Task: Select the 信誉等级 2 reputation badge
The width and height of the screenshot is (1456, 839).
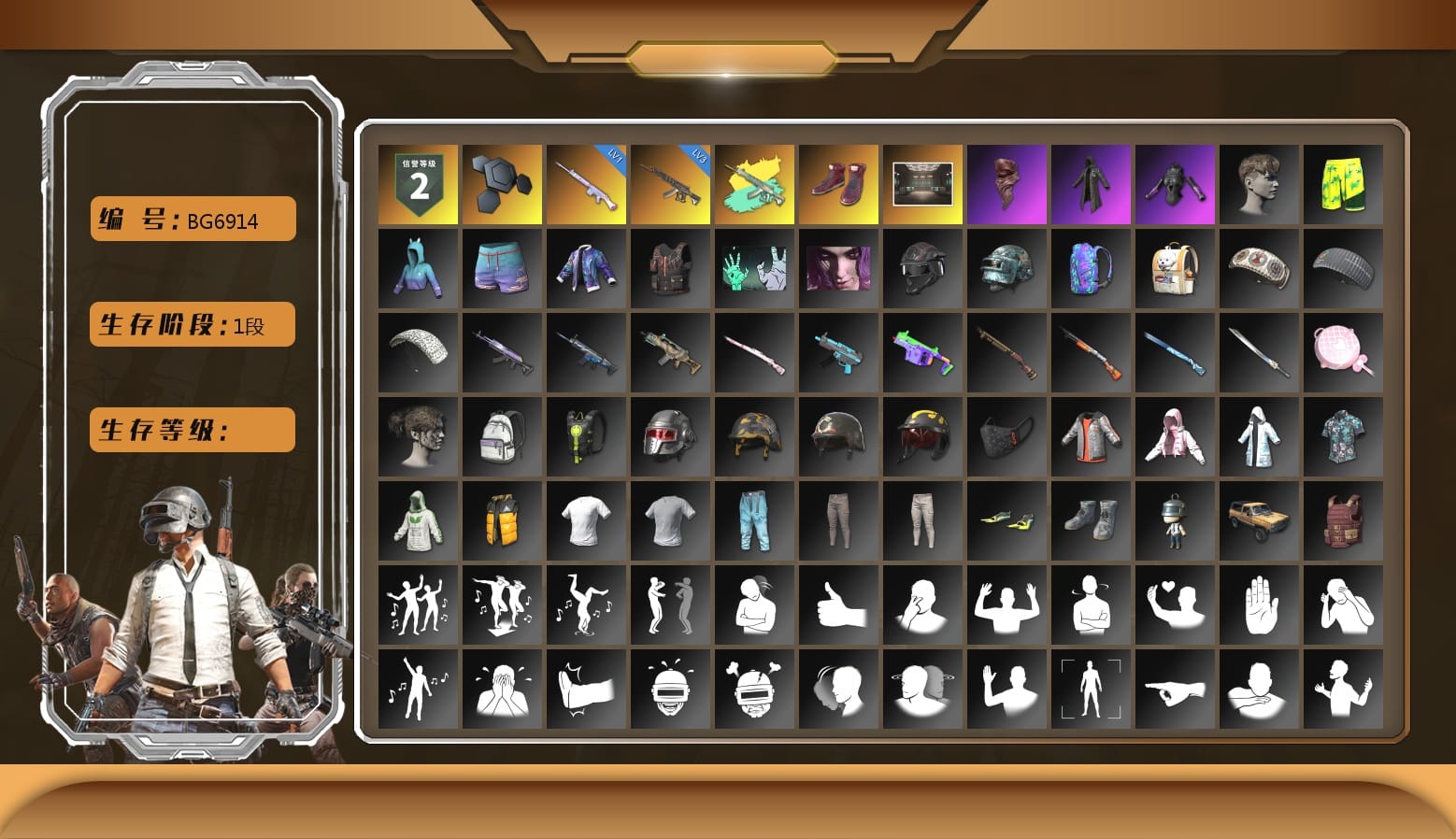Action: pos(419,182)
